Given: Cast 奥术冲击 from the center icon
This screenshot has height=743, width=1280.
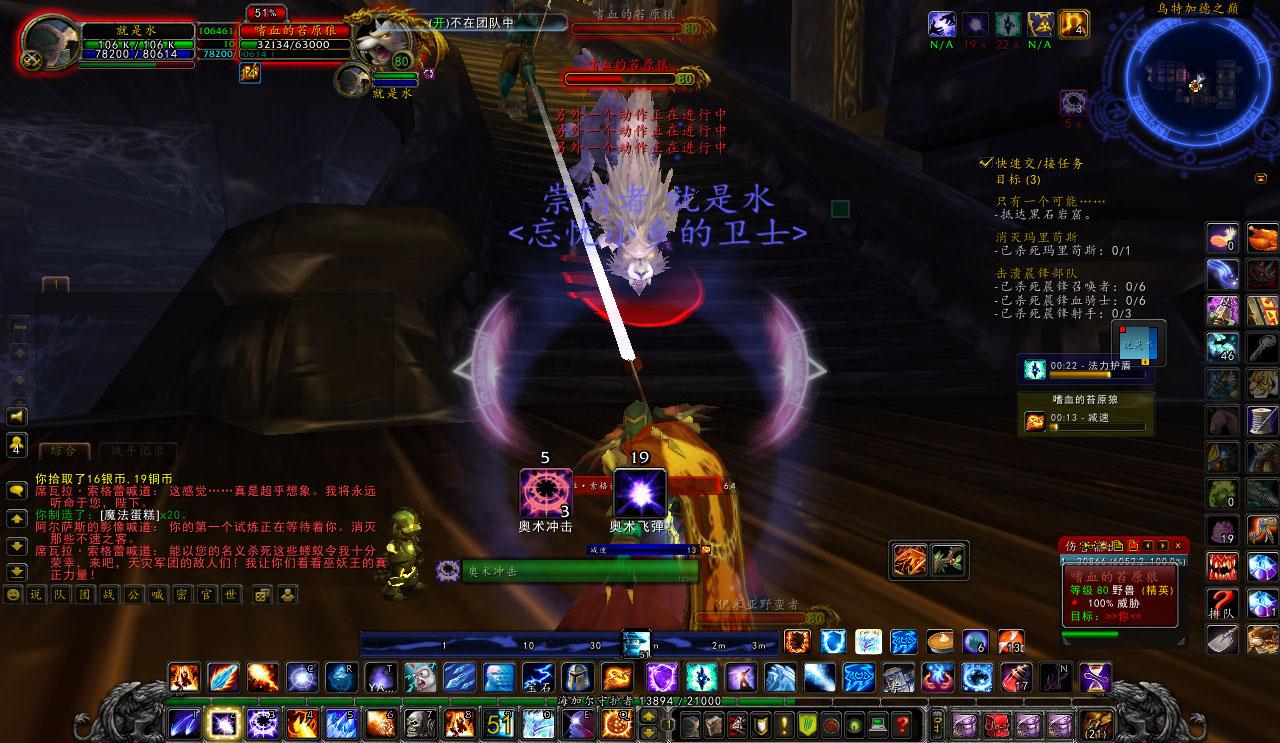Looking at the screenshot, I should click(546, 493).
